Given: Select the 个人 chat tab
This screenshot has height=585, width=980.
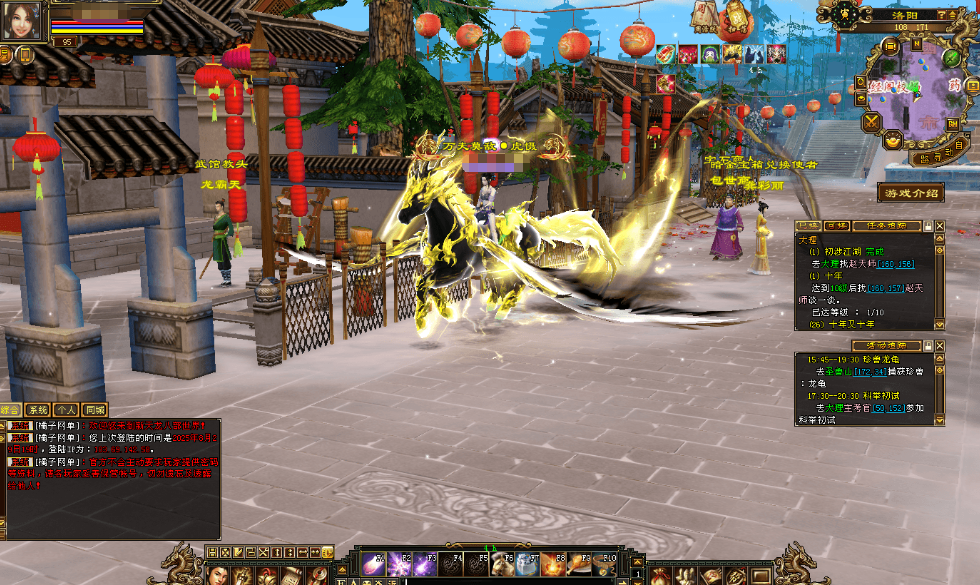Looking at the screenshot, I should pos(67,410).
